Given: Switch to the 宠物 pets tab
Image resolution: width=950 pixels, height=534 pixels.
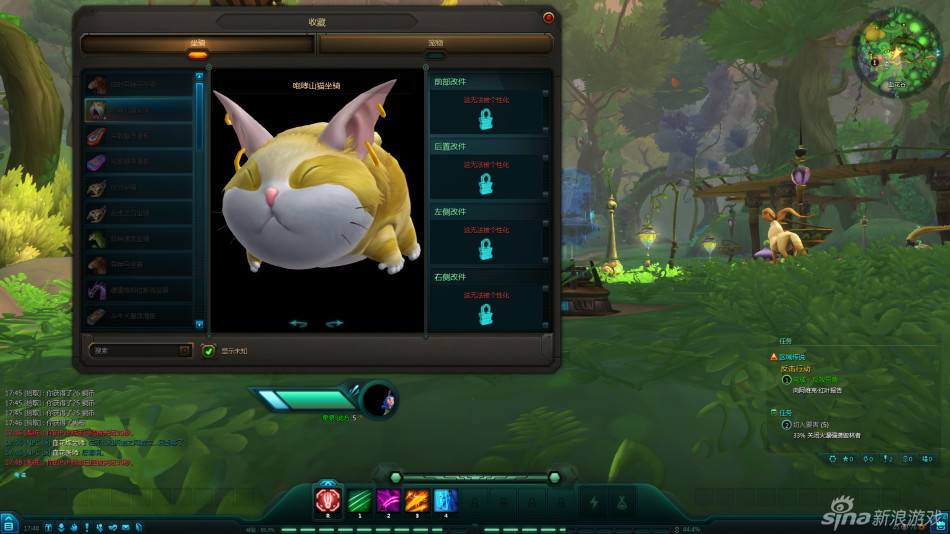Looking at the screenshot, I should 435,44.
